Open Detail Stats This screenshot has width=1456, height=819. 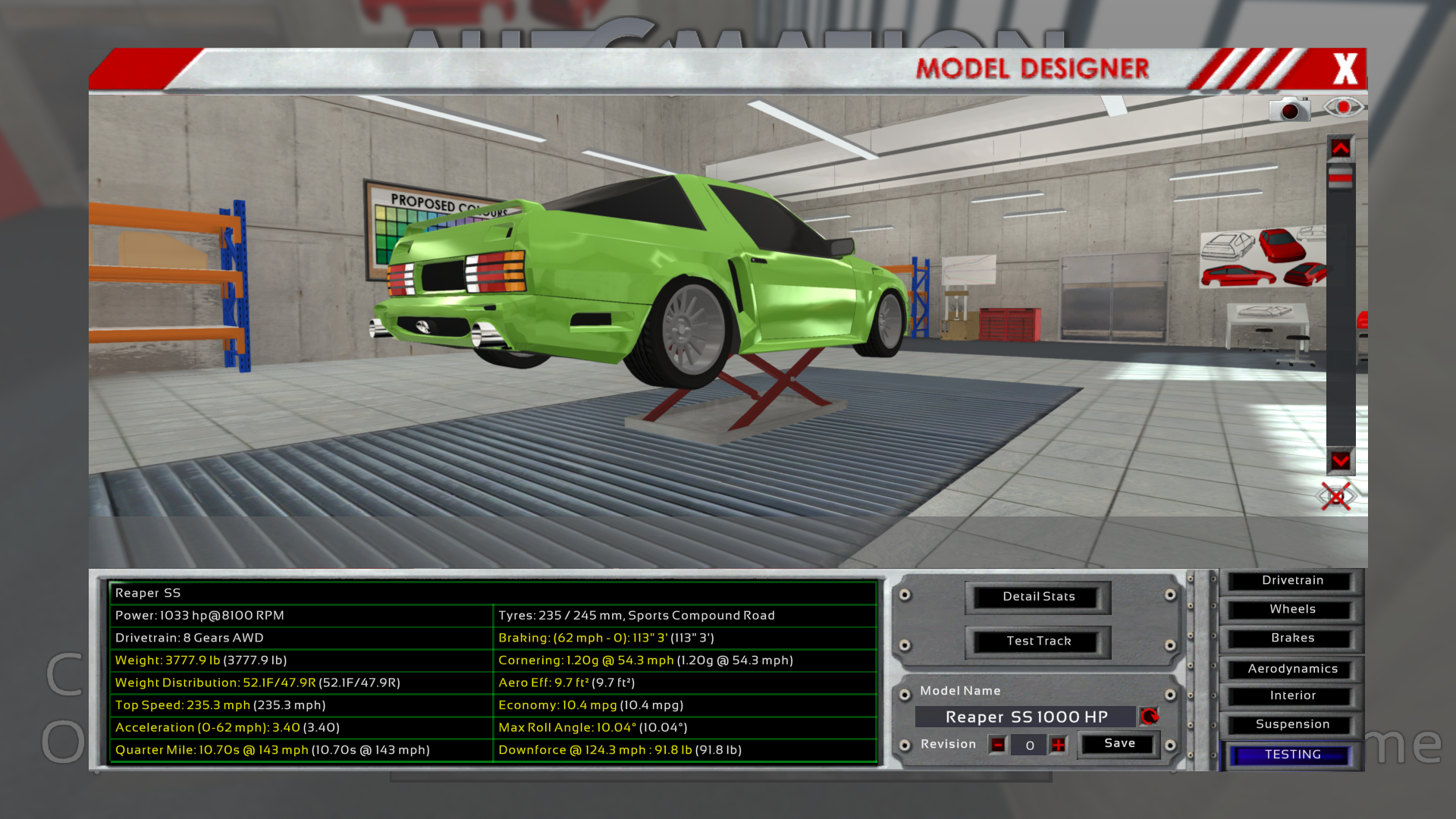1038,597
